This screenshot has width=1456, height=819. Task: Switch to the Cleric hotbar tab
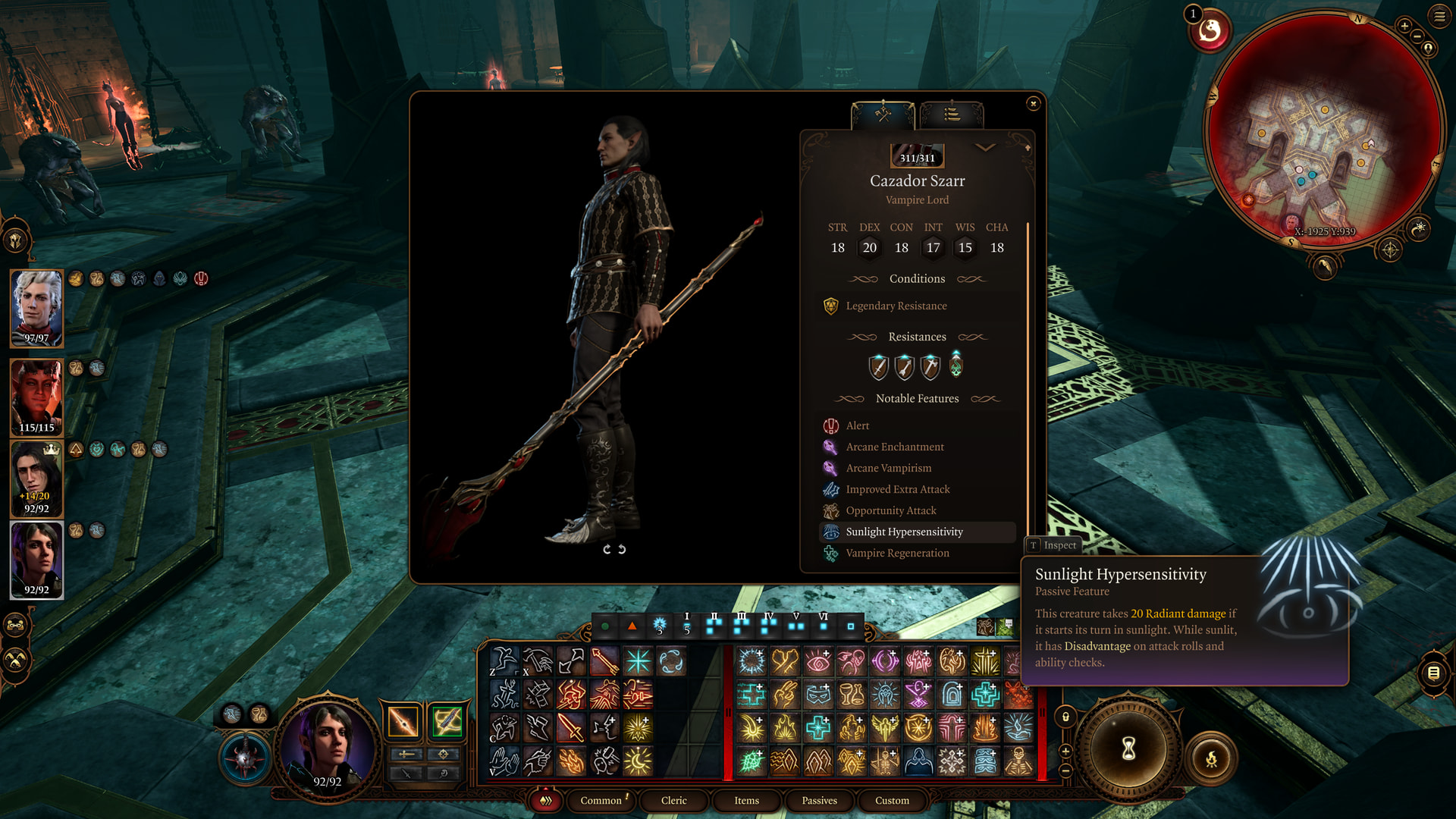pyautogui.click(x=673, y=801)
